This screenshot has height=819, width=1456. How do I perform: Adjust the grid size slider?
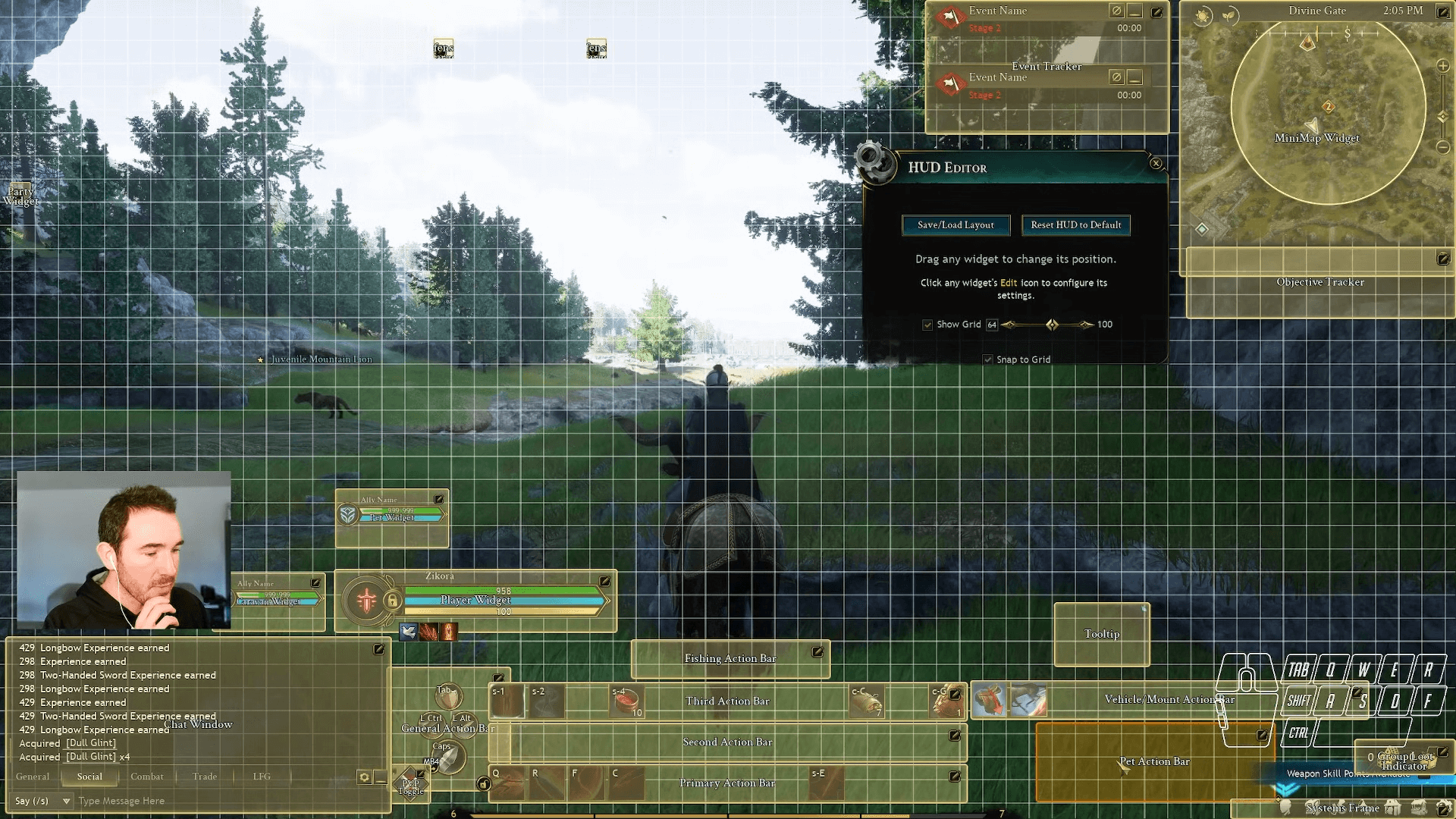click(x=1051, y=324)
